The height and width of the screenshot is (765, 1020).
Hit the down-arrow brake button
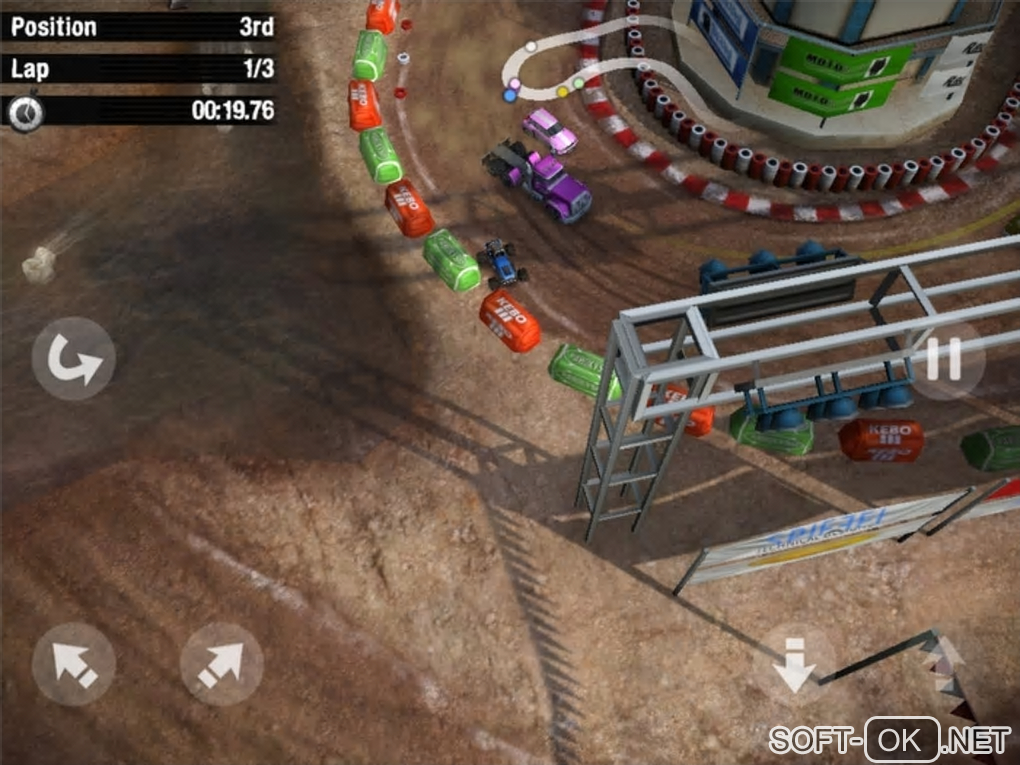click(795, 664)
